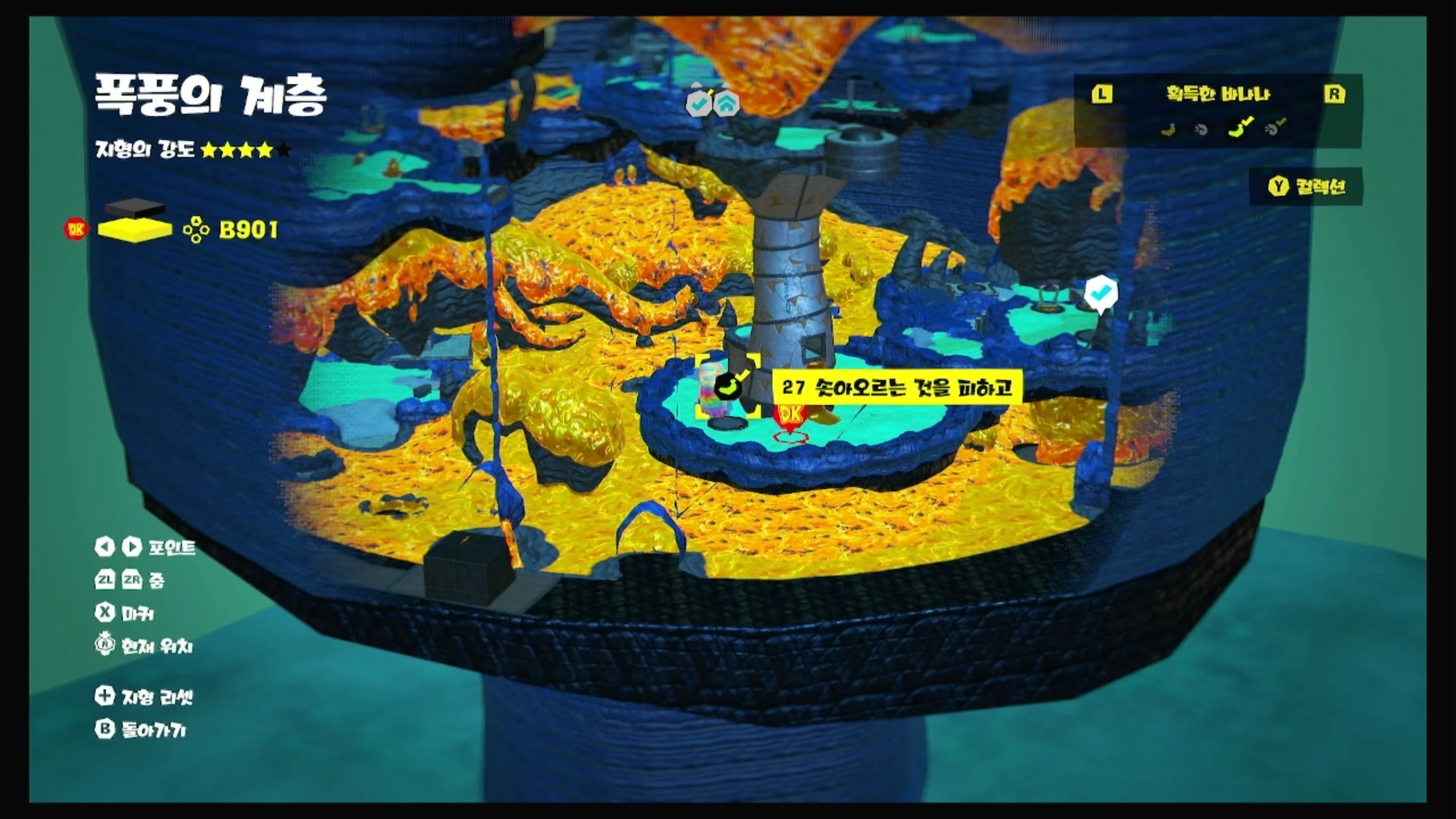
Task: Click the 27 솟아오르는 것을 피하고 label
Action: [x=897, y=388]
